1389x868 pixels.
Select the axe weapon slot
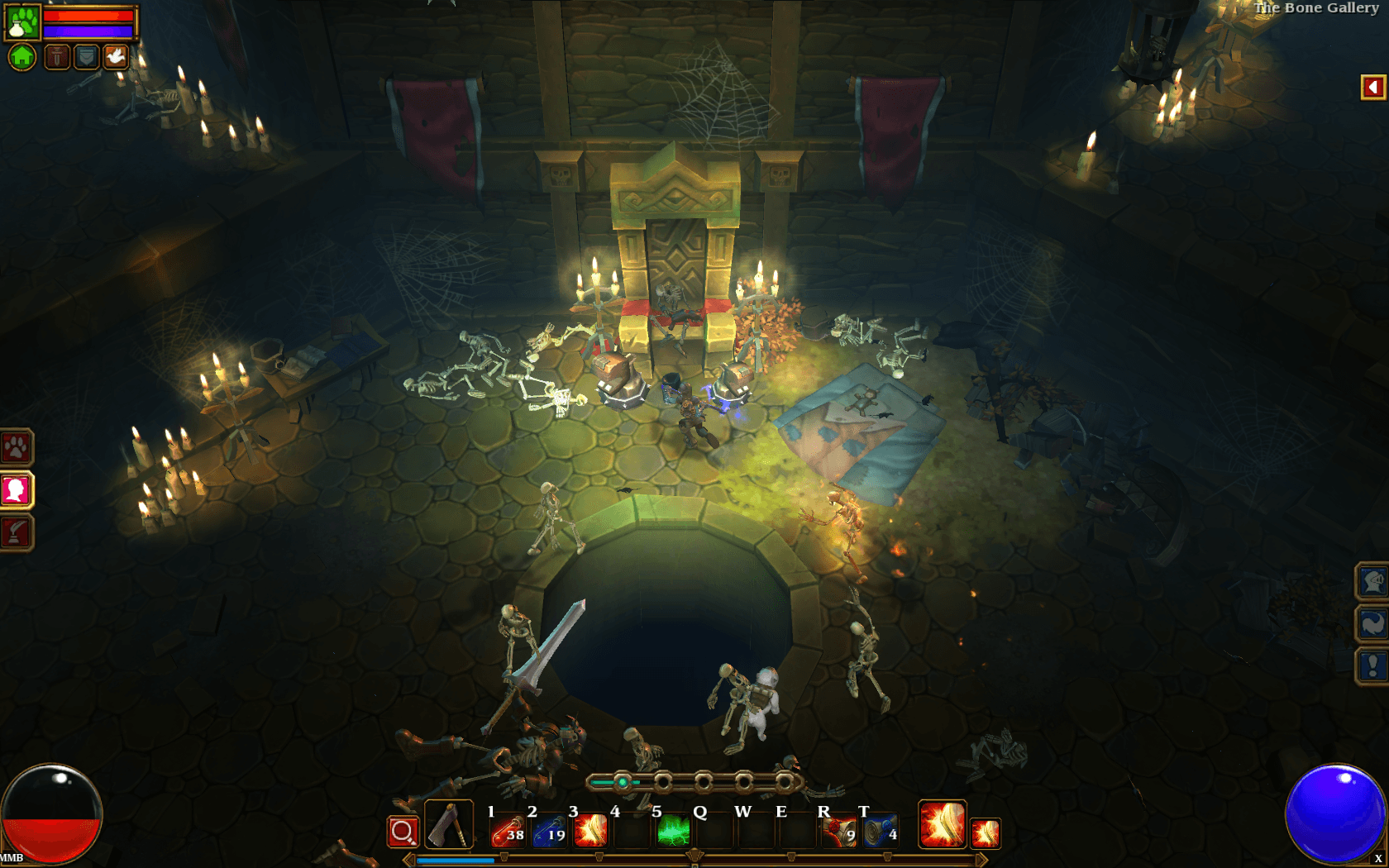pyautogui.click(x=449, y=825)
